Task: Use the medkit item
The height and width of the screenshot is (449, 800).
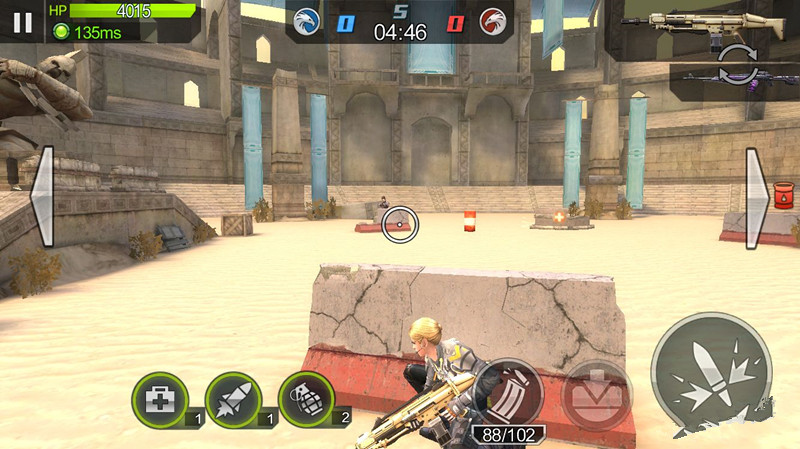Action: click(x=159, y=400)
